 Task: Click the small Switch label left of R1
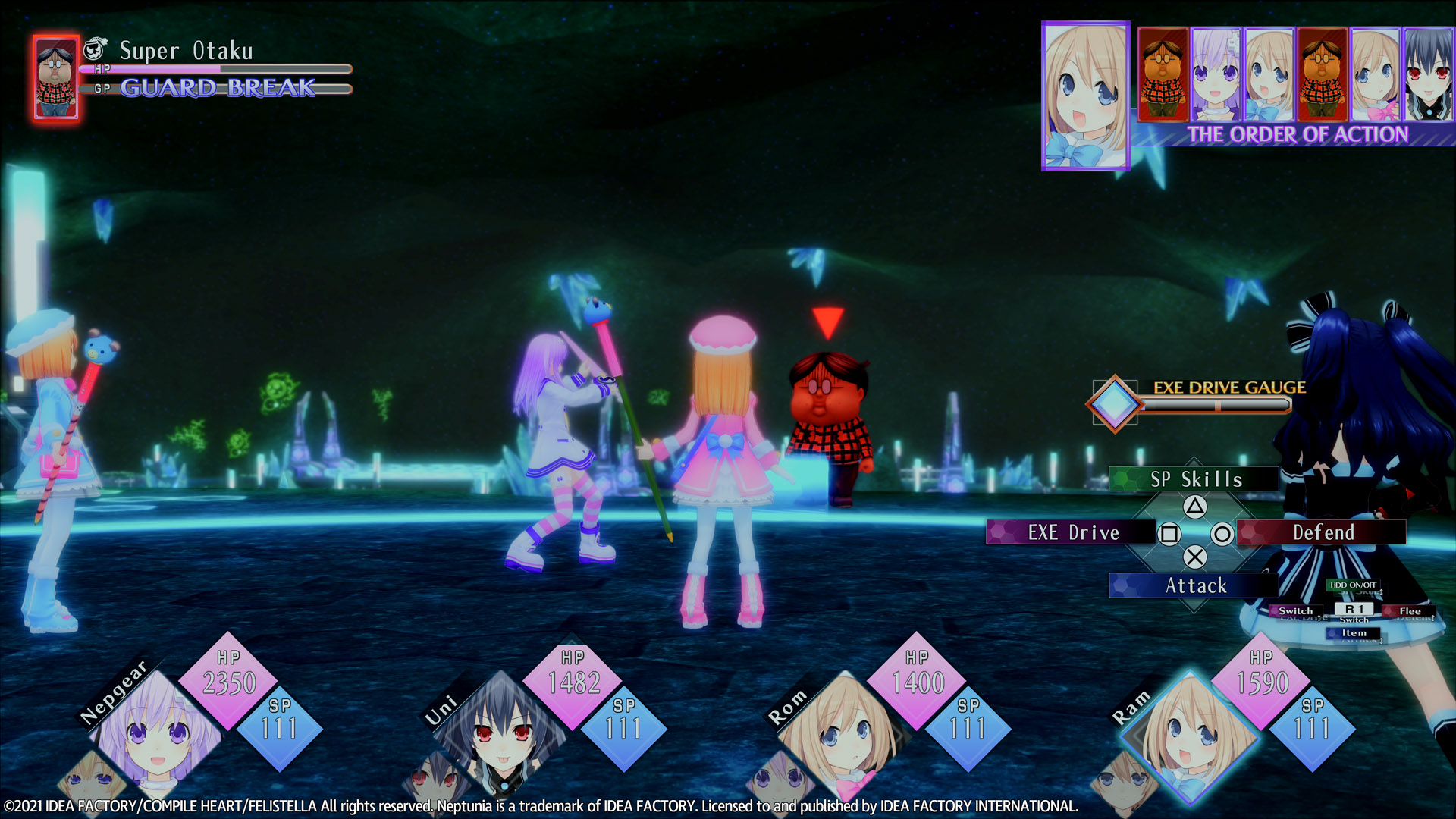click(x=1295, y=611)
